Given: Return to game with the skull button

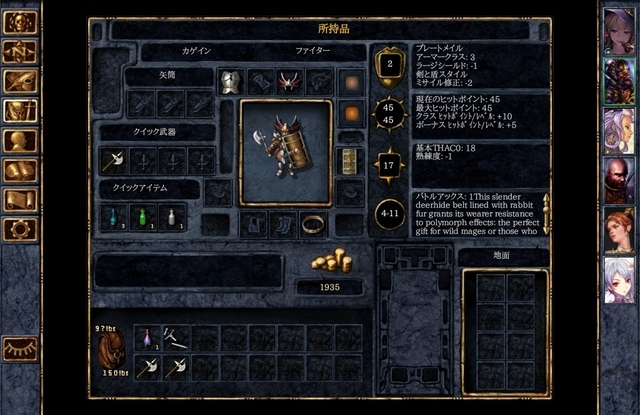Looking at the screenshot, I should pyautogui.click(x=20, y=22).
